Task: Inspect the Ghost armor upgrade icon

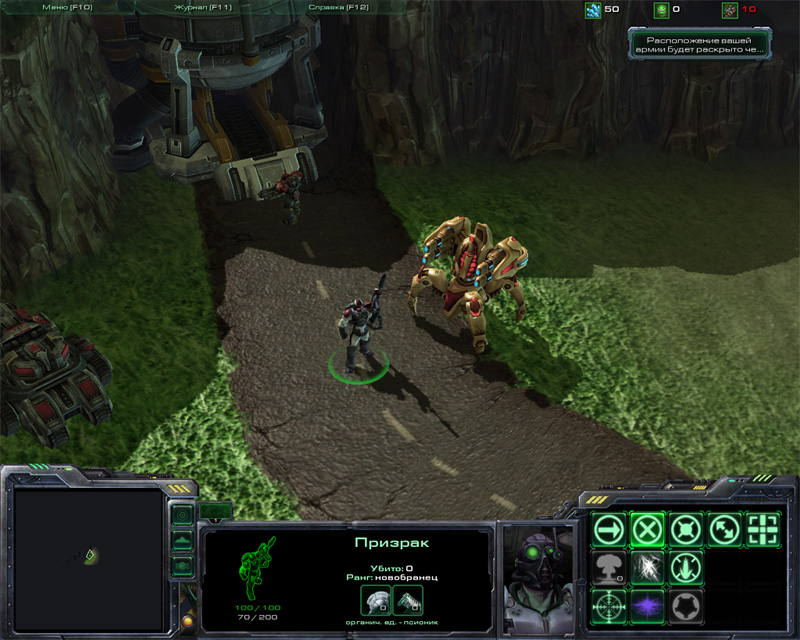Action: [x=377, y=600]
